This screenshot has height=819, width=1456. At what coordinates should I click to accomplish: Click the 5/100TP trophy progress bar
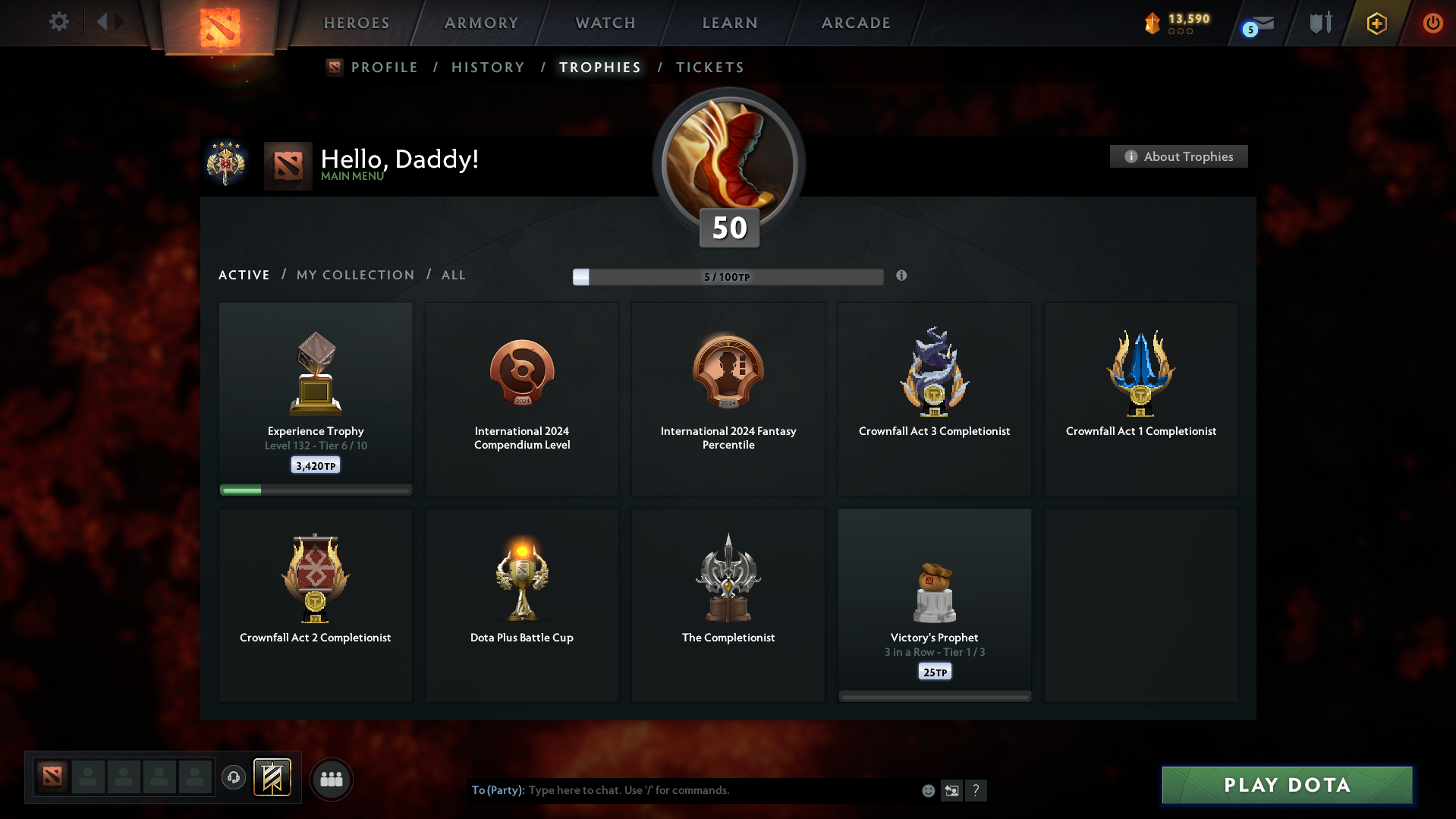click(728, 276)
